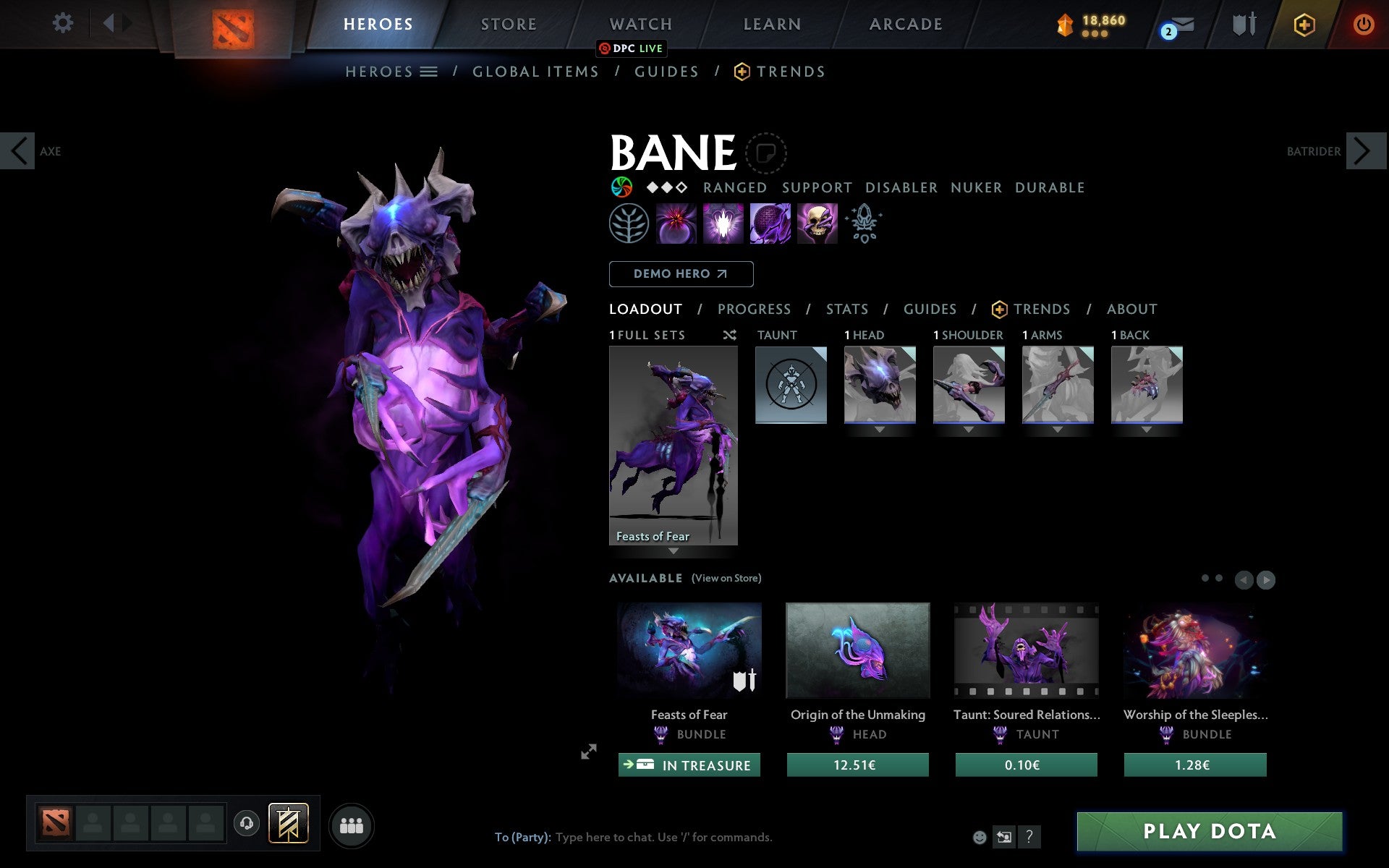
Task: Open the mail inbox with two notifications
Action: (x=1179, y=25)
